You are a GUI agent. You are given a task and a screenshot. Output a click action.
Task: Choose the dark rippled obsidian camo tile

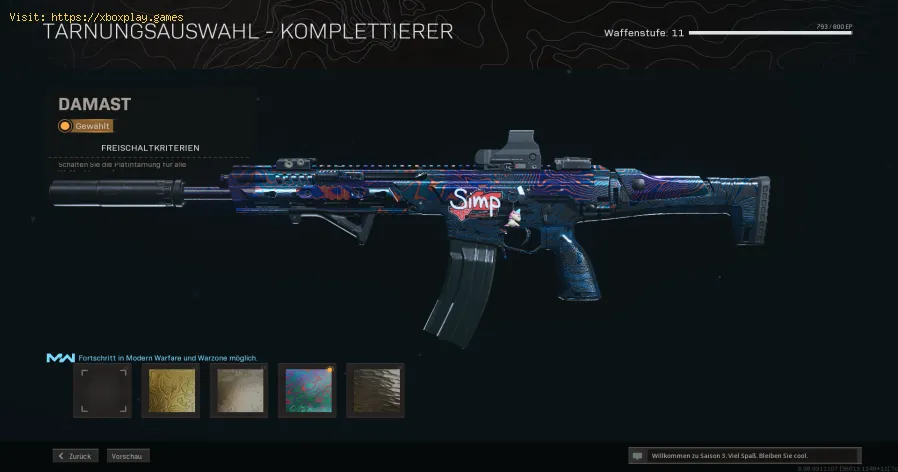pos(375,390)
